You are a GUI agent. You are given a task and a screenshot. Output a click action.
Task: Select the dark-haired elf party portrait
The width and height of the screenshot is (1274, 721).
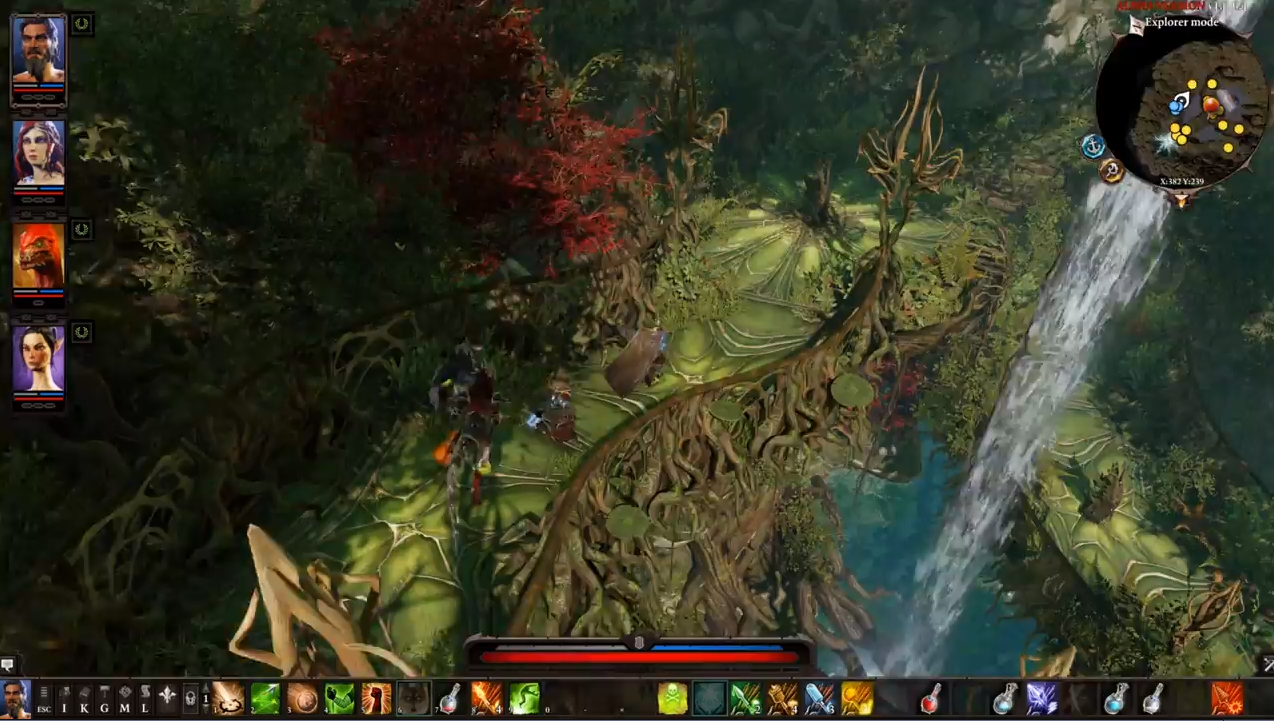(x=39, y=358)
